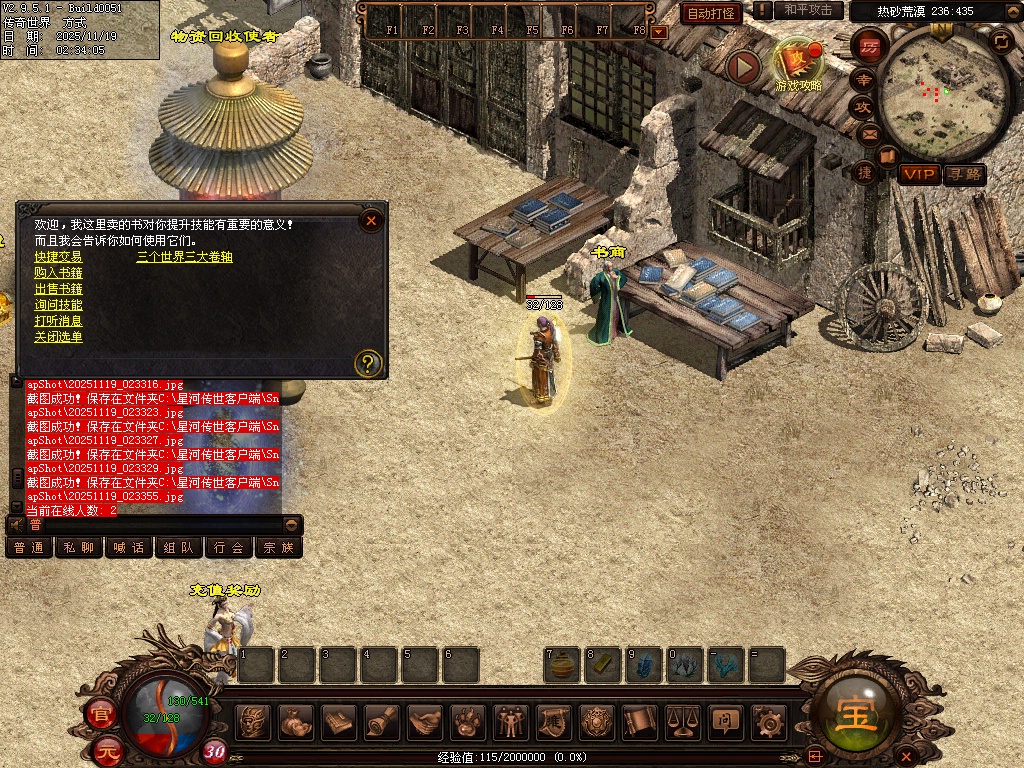Select the 行会 guild chat tab
This screenshot has height=768, width=1024.
click(x=229, y=548)
